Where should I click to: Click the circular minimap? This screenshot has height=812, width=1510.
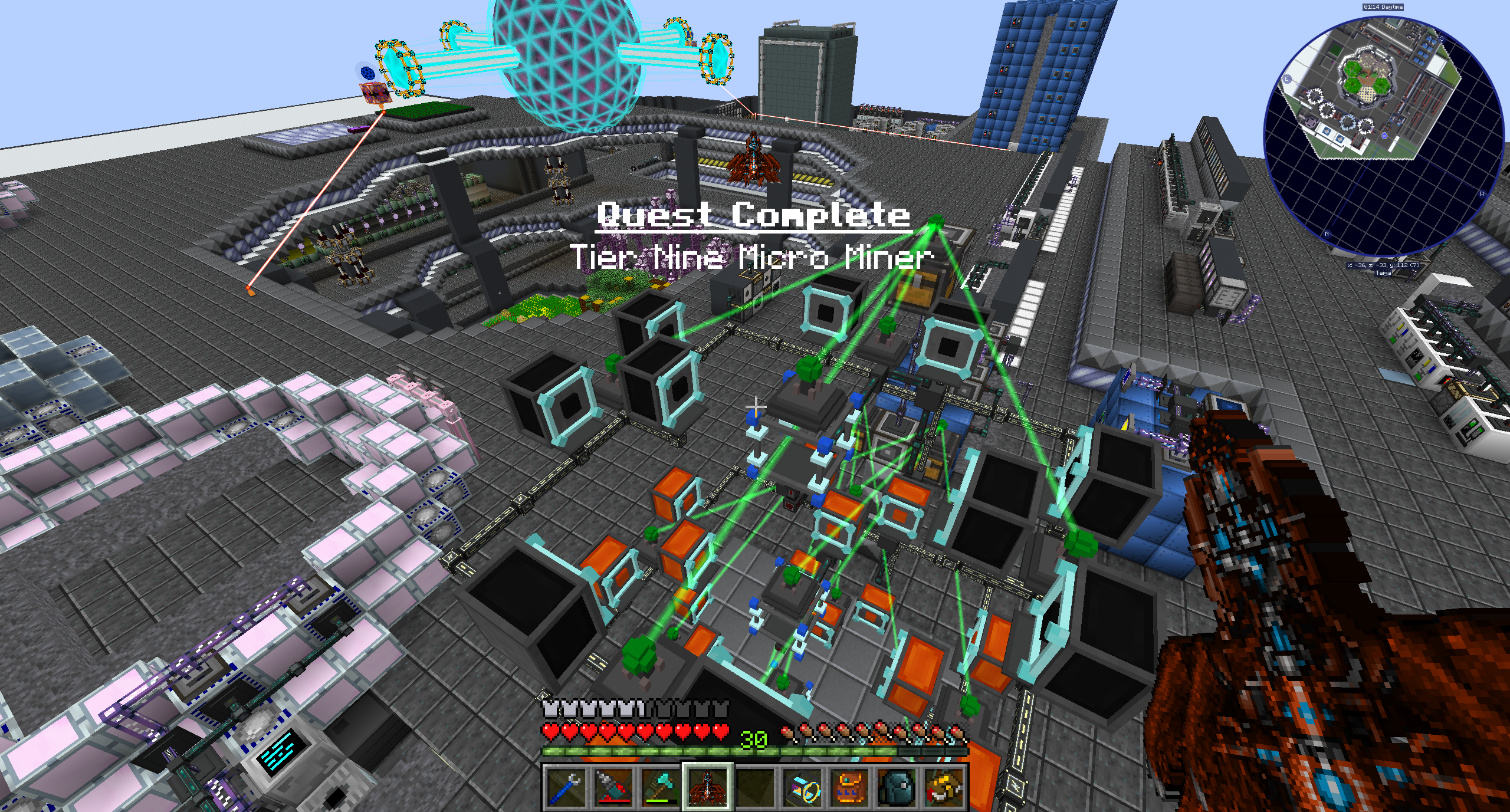[1383, 137]
